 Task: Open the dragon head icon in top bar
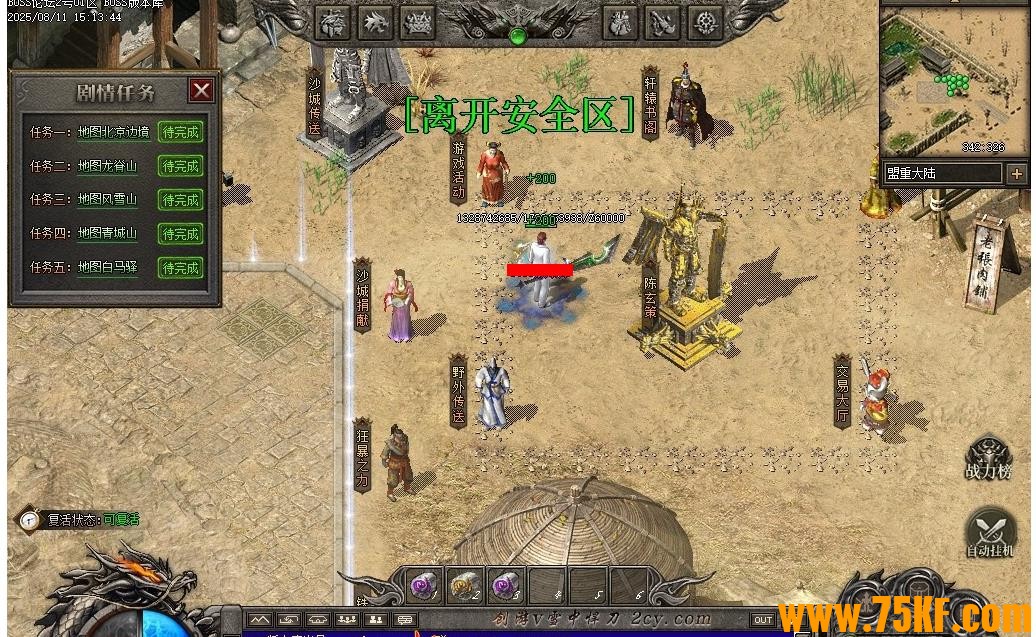(375, 22)
